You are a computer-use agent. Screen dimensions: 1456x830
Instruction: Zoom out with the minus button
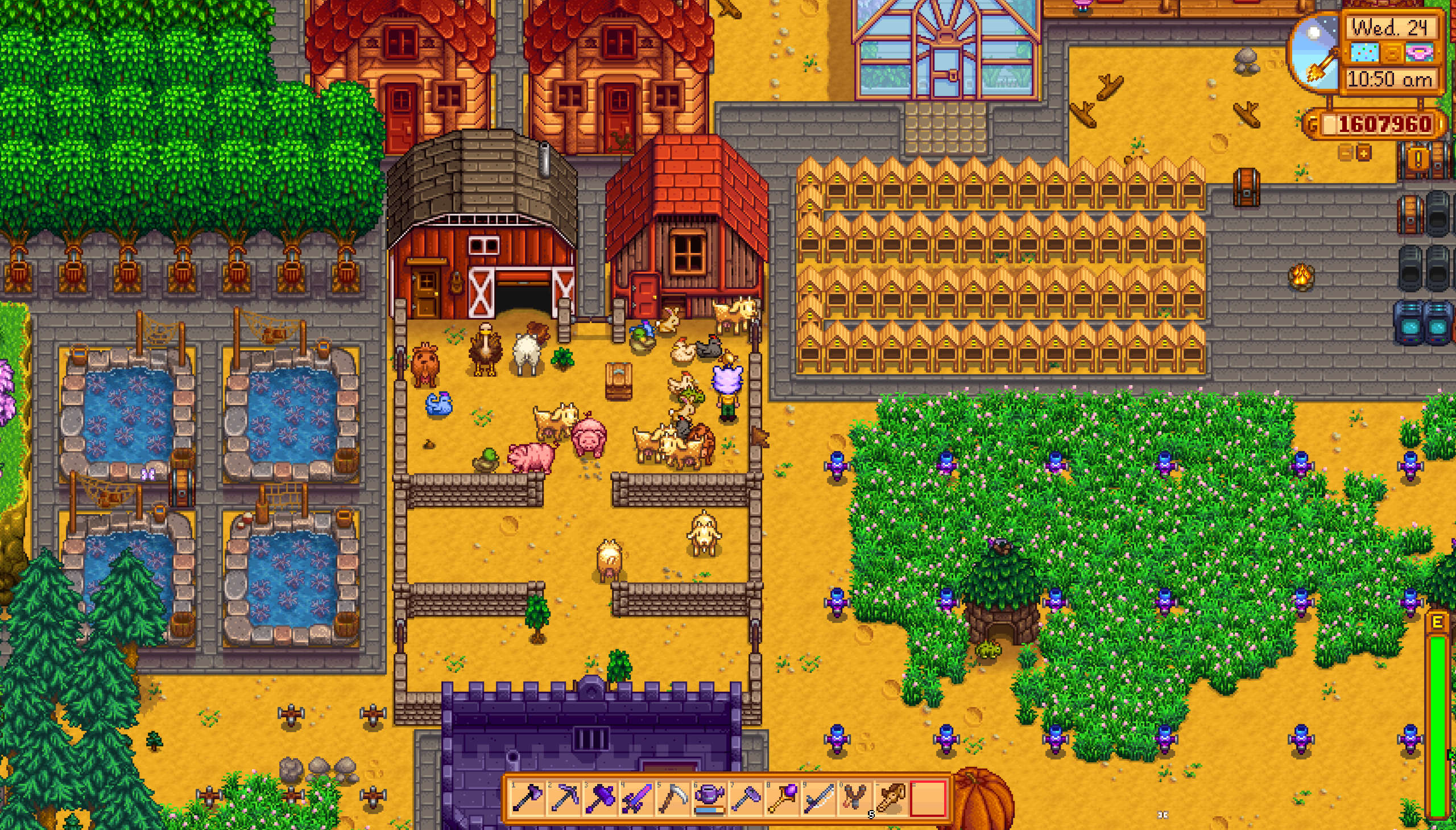tap(1346, 153)
